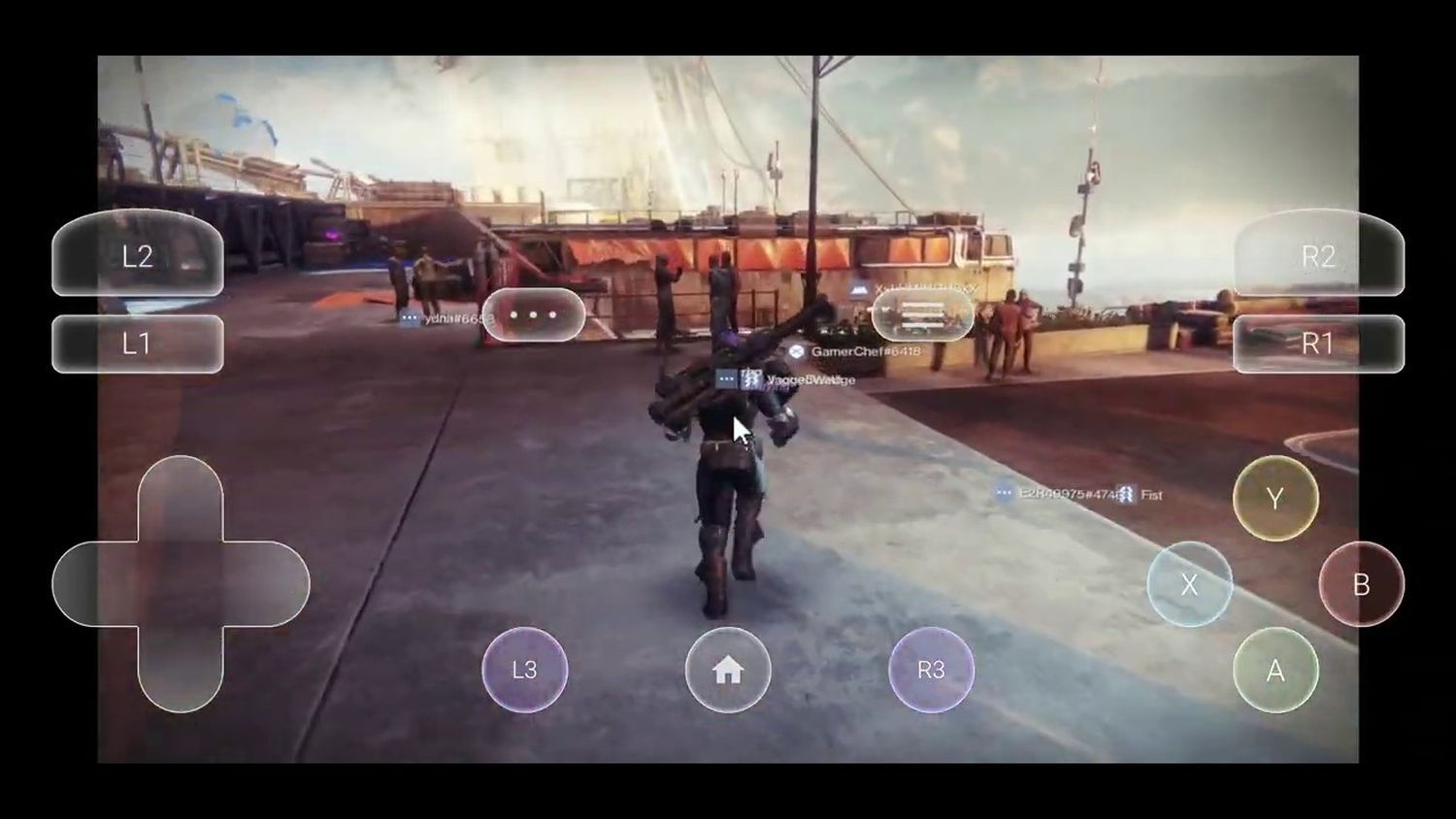Click the red B button
The image size is (1456, 819).
(1361, 584)
